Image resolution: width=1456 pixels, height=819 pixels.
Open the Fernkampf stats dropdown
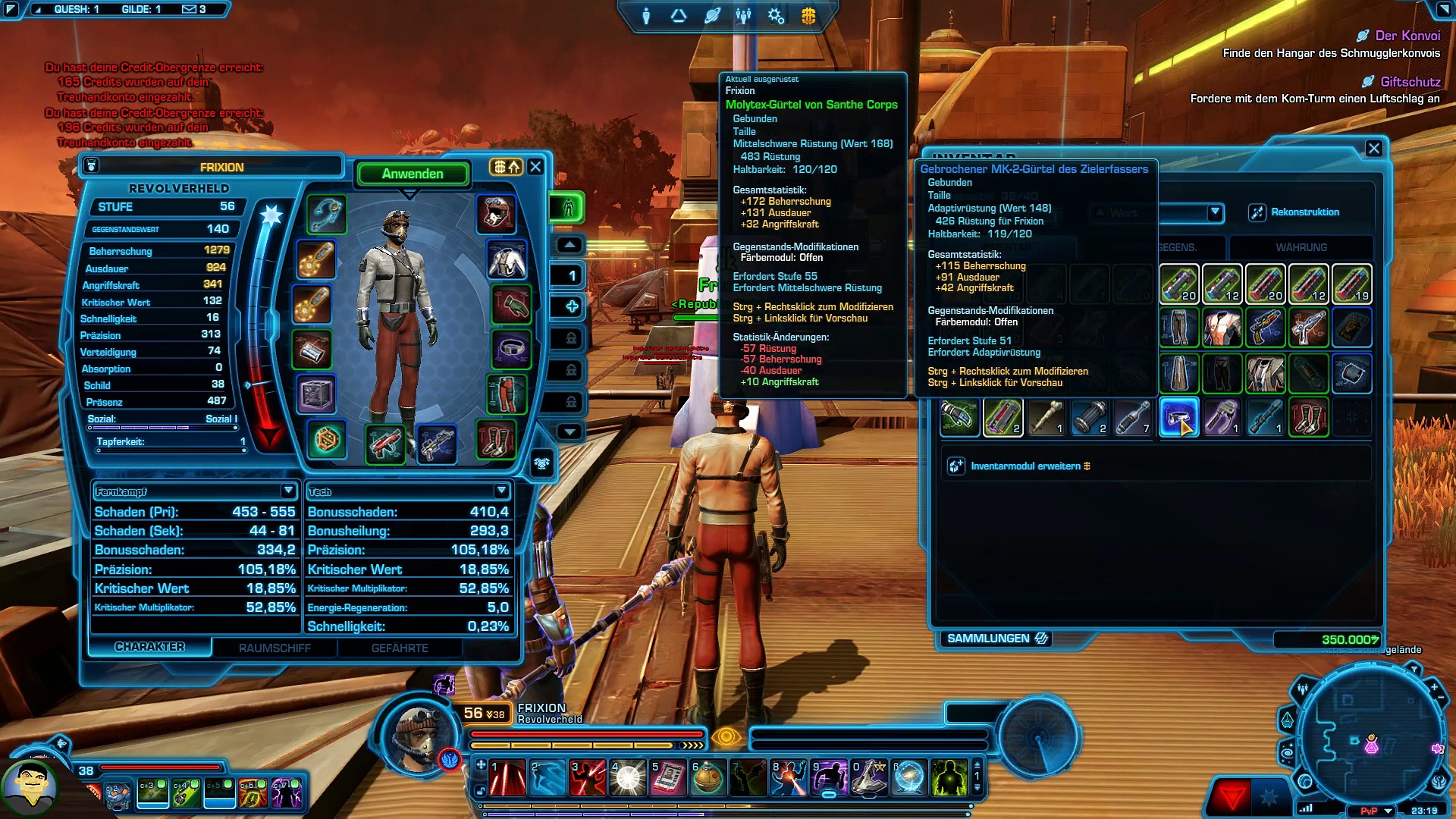[287, 491]
